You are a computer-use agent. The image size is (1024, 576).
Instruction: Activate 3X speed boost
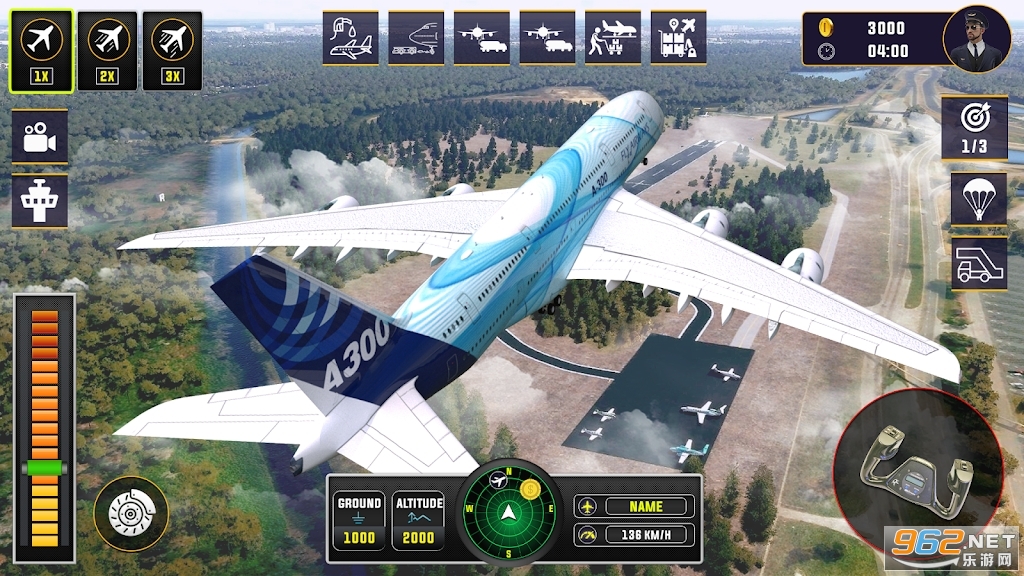click(172, 50)
